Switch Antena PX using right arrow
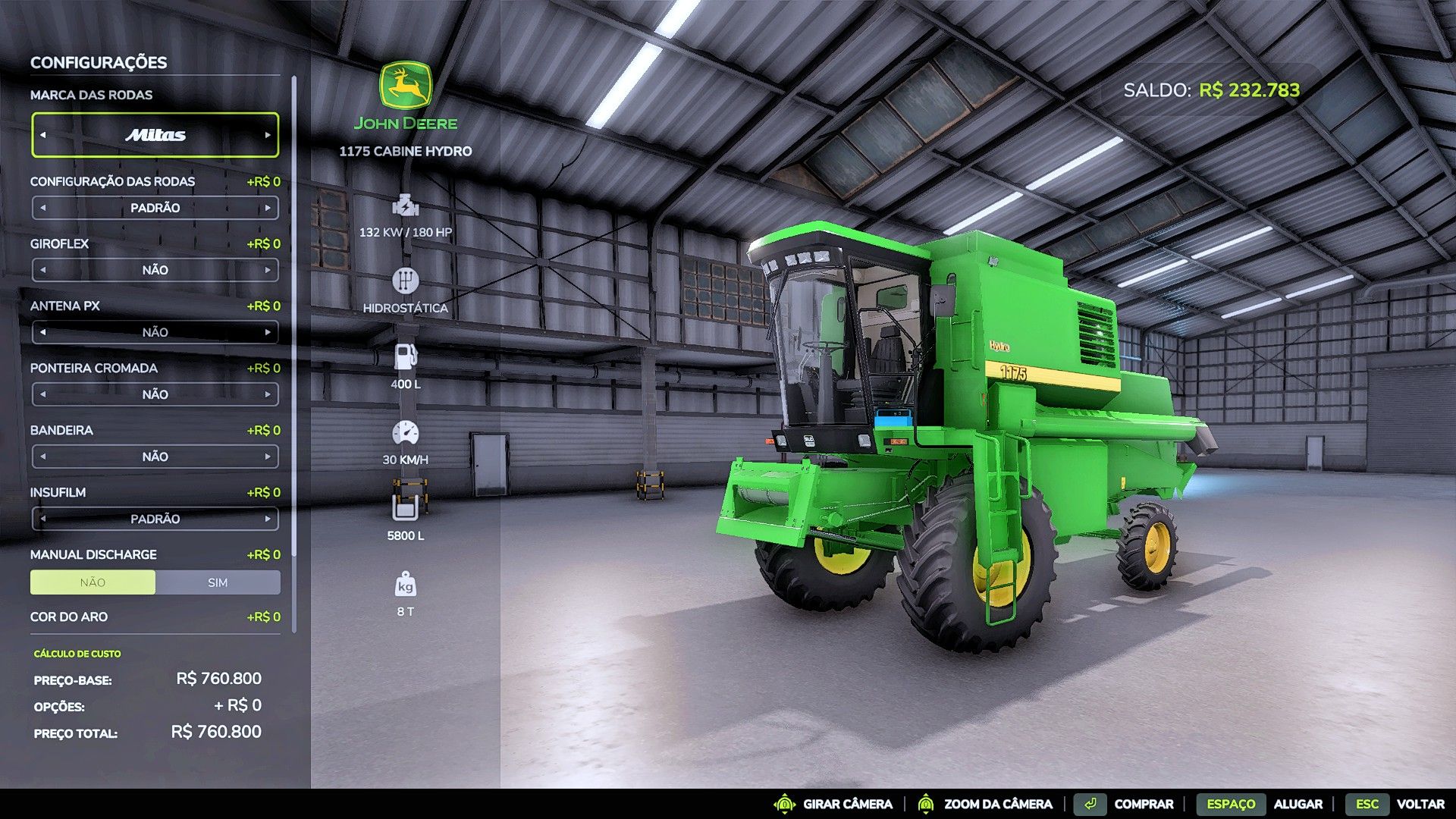Image resolution: width=1456 pixels, height=819 pixels. [x=268, y=331]
